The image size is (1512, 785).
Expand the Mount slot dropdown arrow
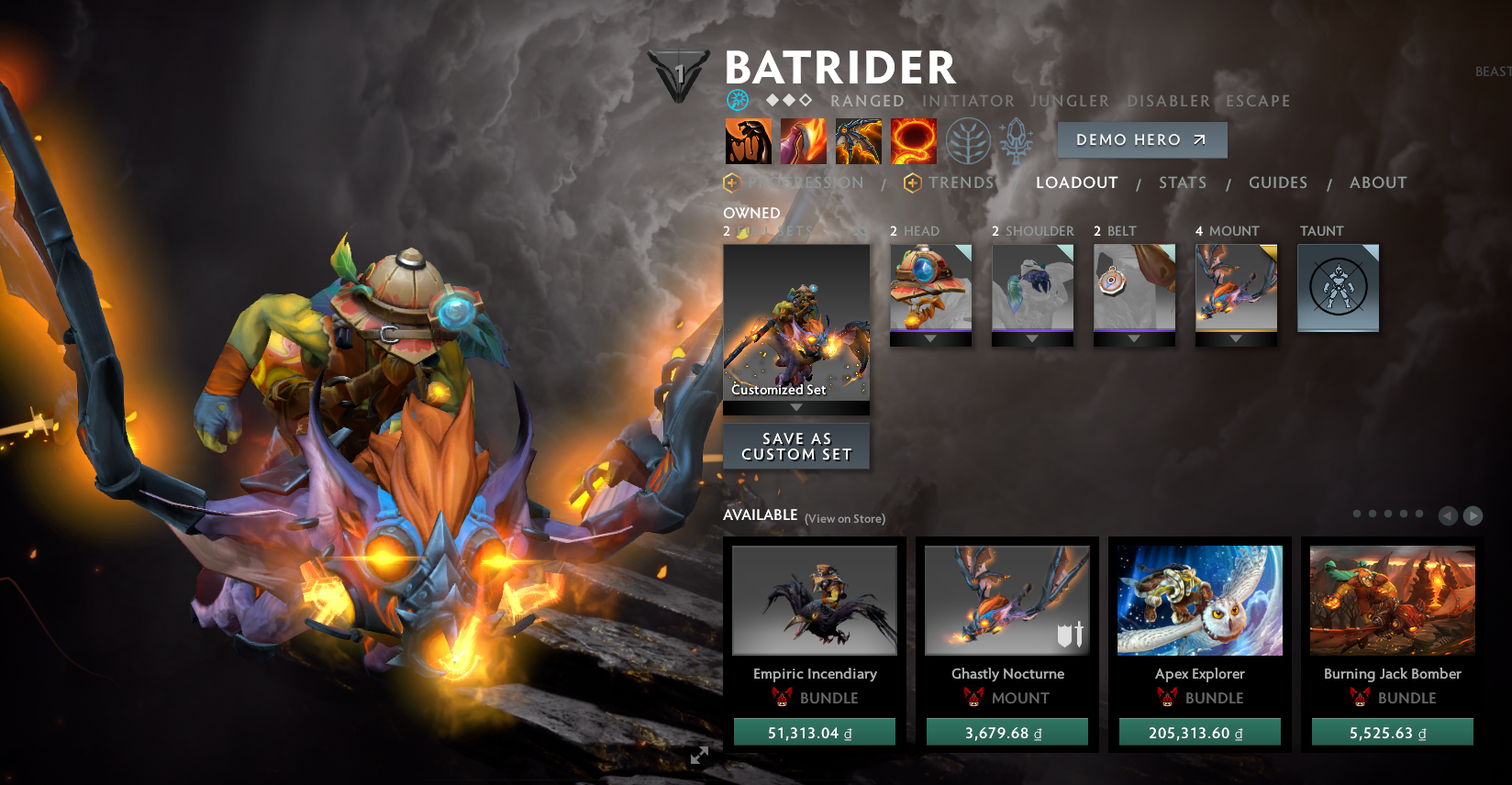point(1235,337)
